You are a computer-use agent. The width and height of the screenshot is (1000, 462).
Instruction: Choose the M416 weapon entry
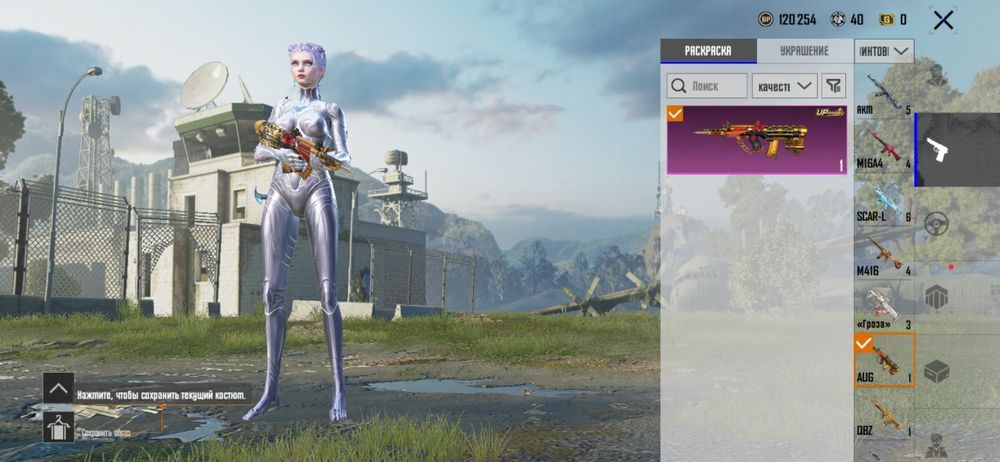tap(883, 254)
